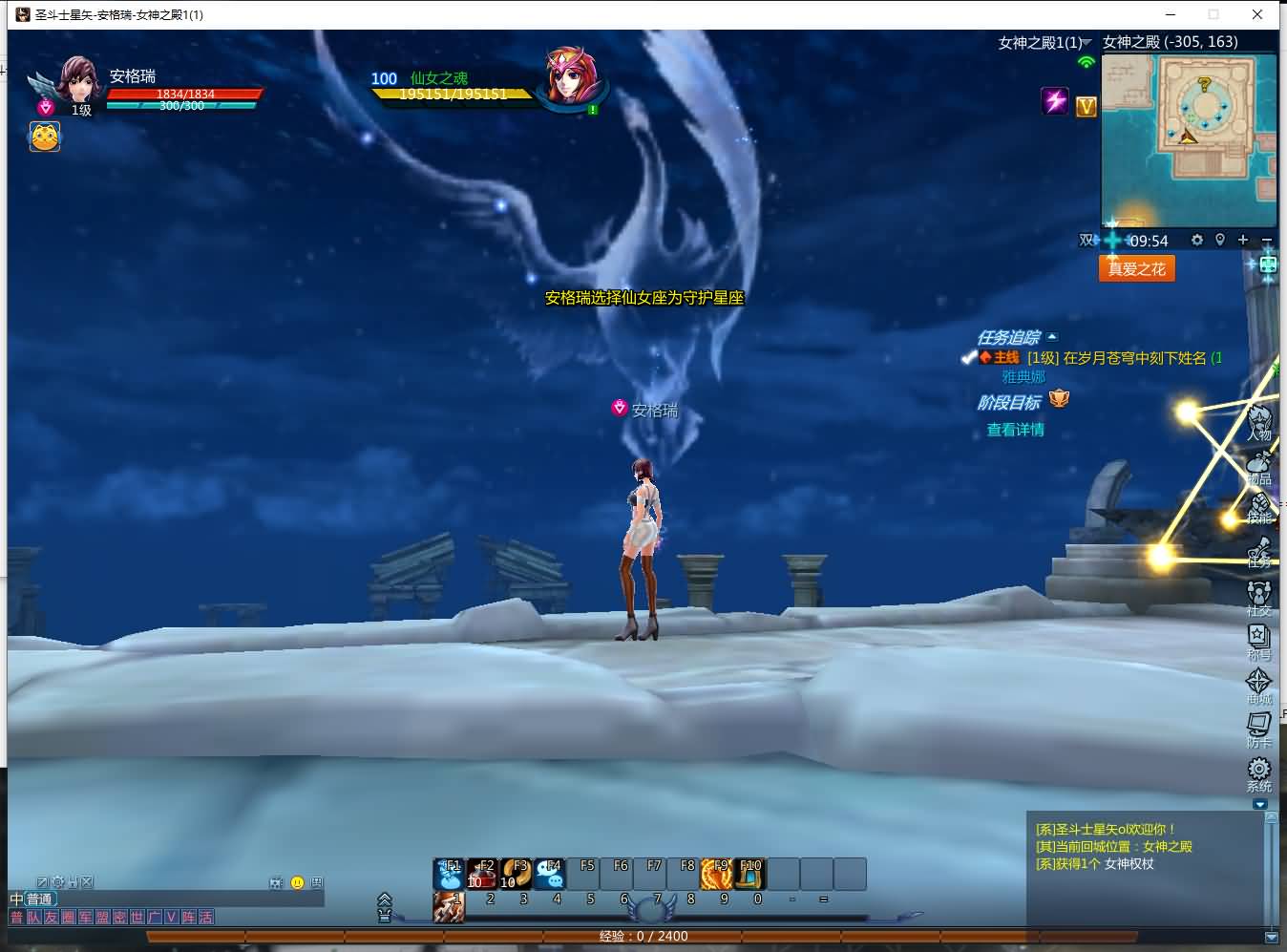Close the game window
Screen dimensions: 1287x952
[1257, 14]
